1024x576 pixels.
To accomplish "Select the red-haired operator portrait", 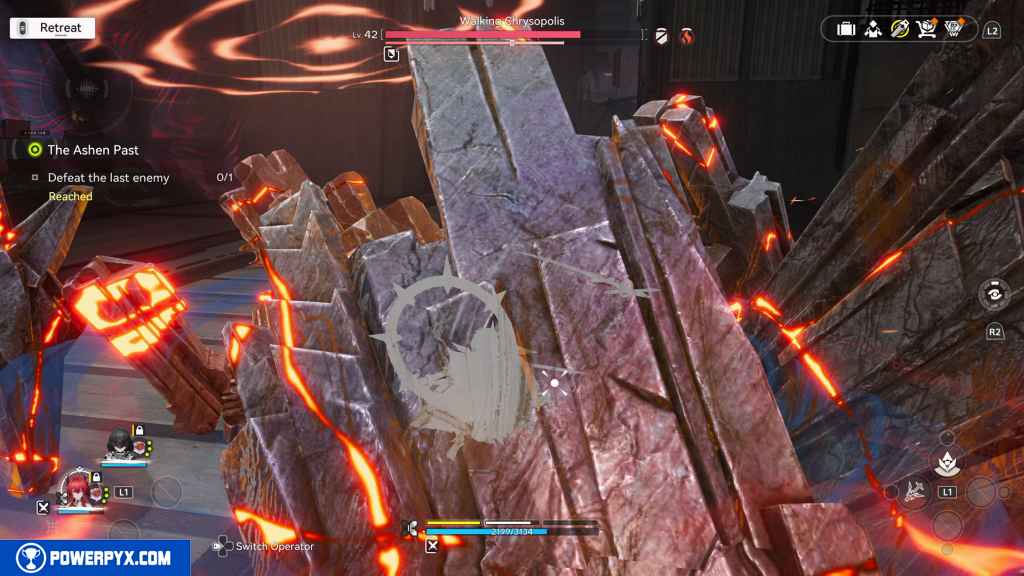I will (x=77, y=488).
